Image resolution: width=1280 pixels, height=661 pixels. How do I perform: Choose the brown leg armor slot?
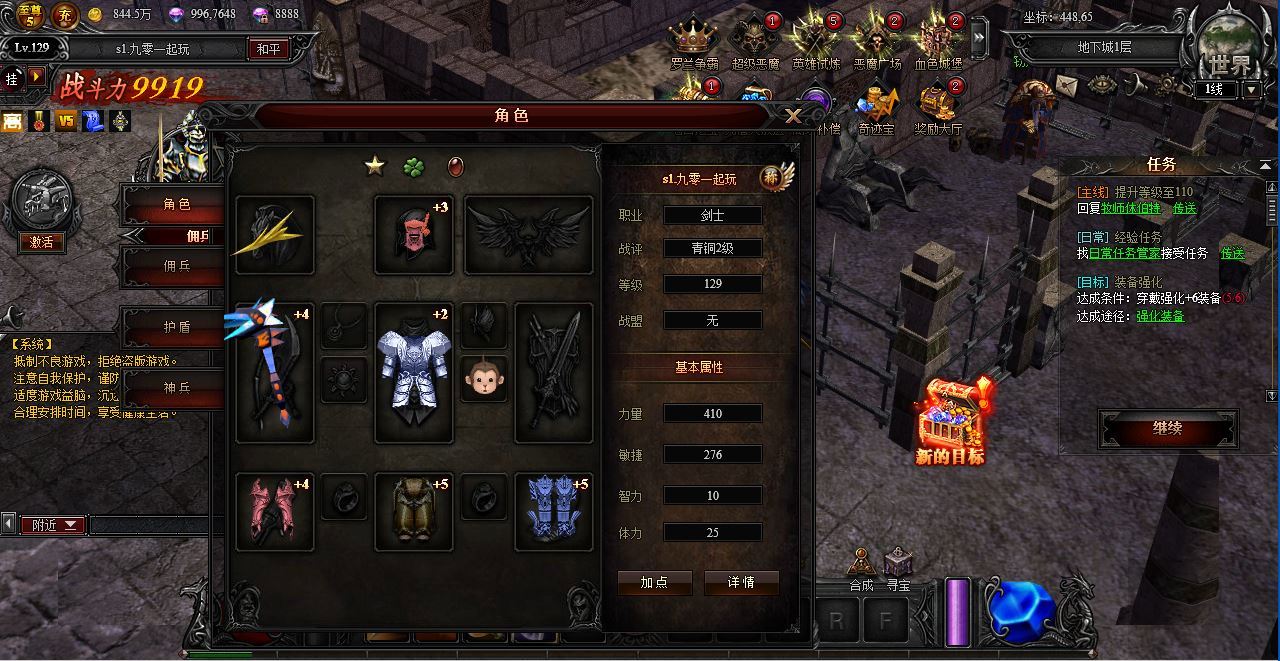pos(413,512)
